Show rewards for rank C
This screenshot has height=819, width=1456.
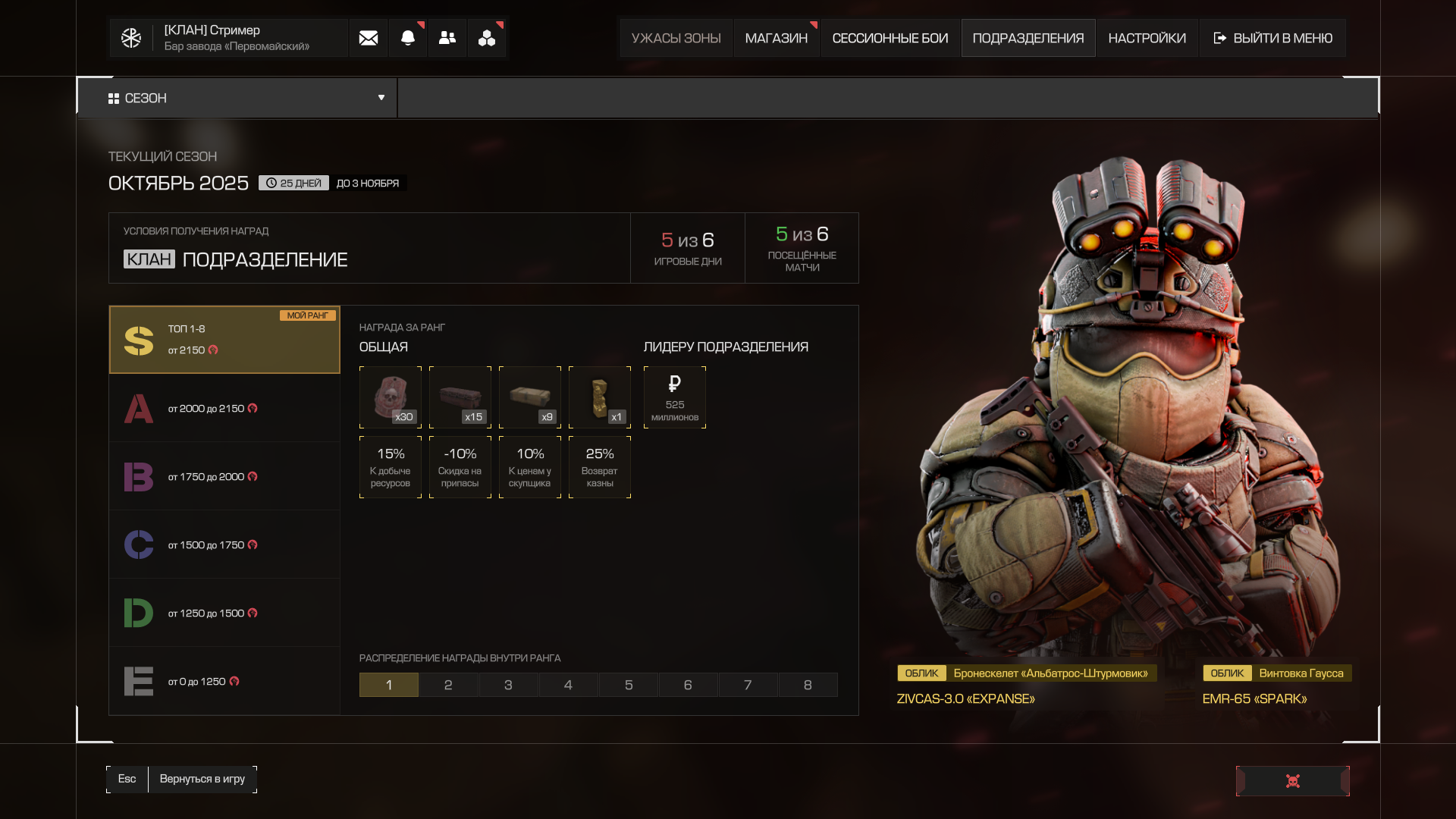(x=224, y=544)
